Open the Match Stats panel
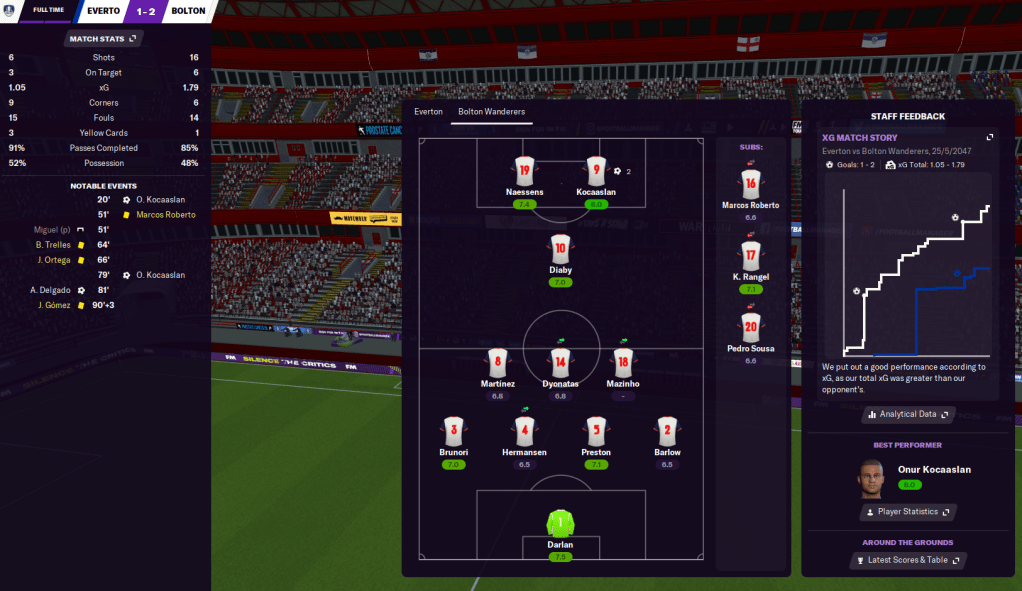Image resolution: width=1022 pixels, height=591 pixels. click(x=103, y=39)
